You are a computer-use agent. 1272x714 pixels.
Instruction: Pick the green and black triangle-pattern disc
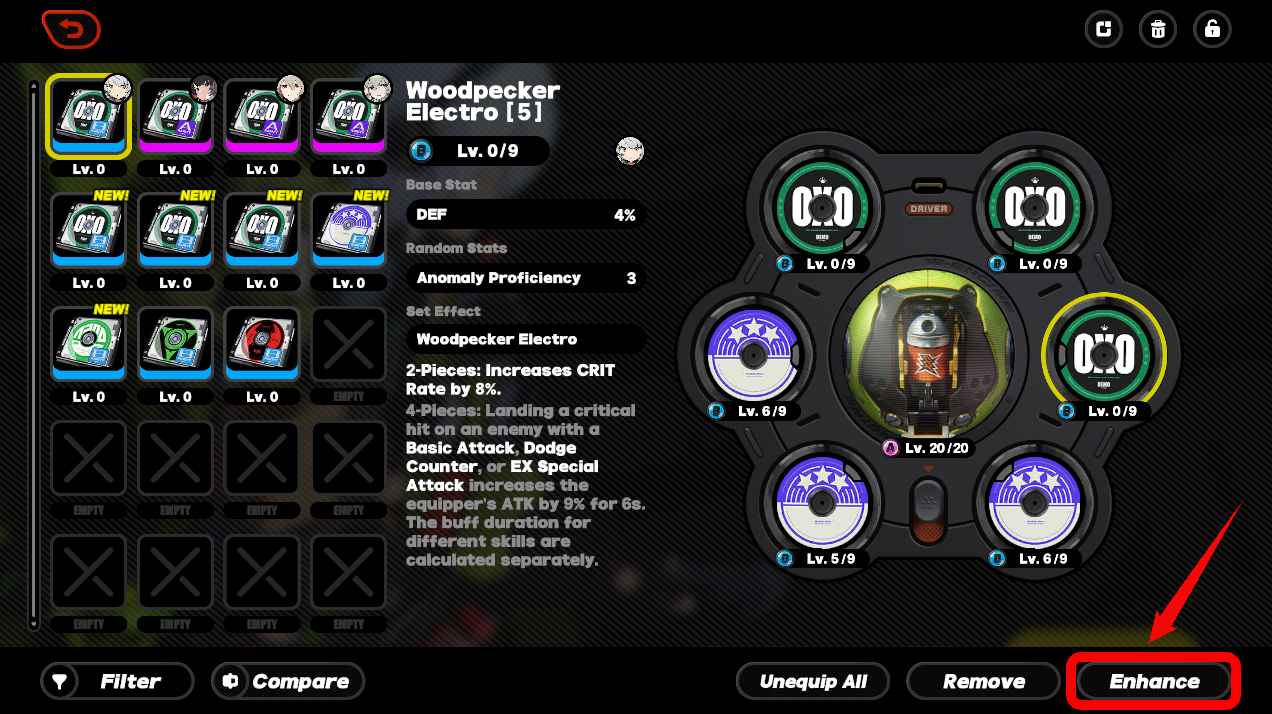[x=175, y=346]
